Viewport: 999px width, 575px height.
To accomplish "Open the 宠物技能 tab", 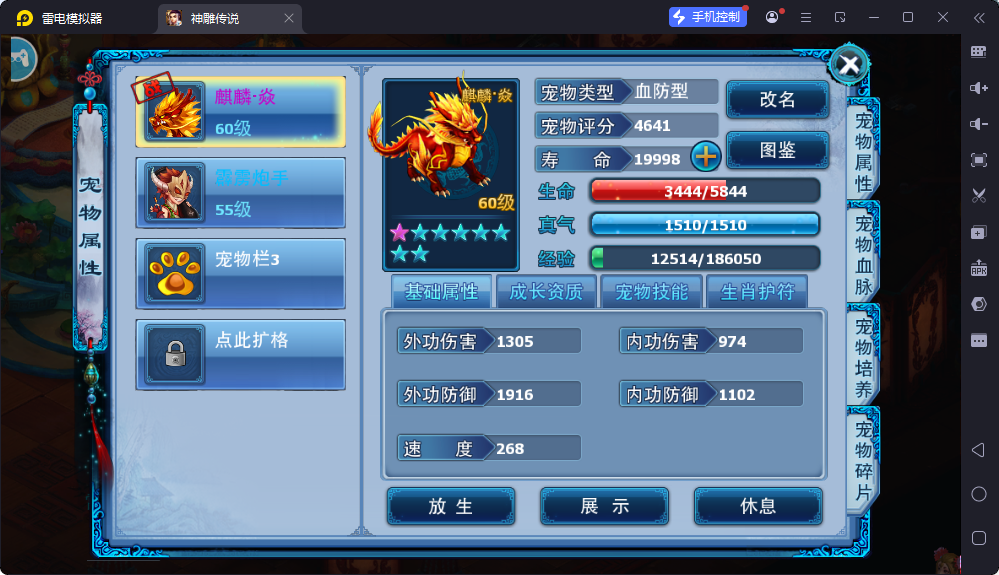I will pyautogui.click(x=651, y=292).
